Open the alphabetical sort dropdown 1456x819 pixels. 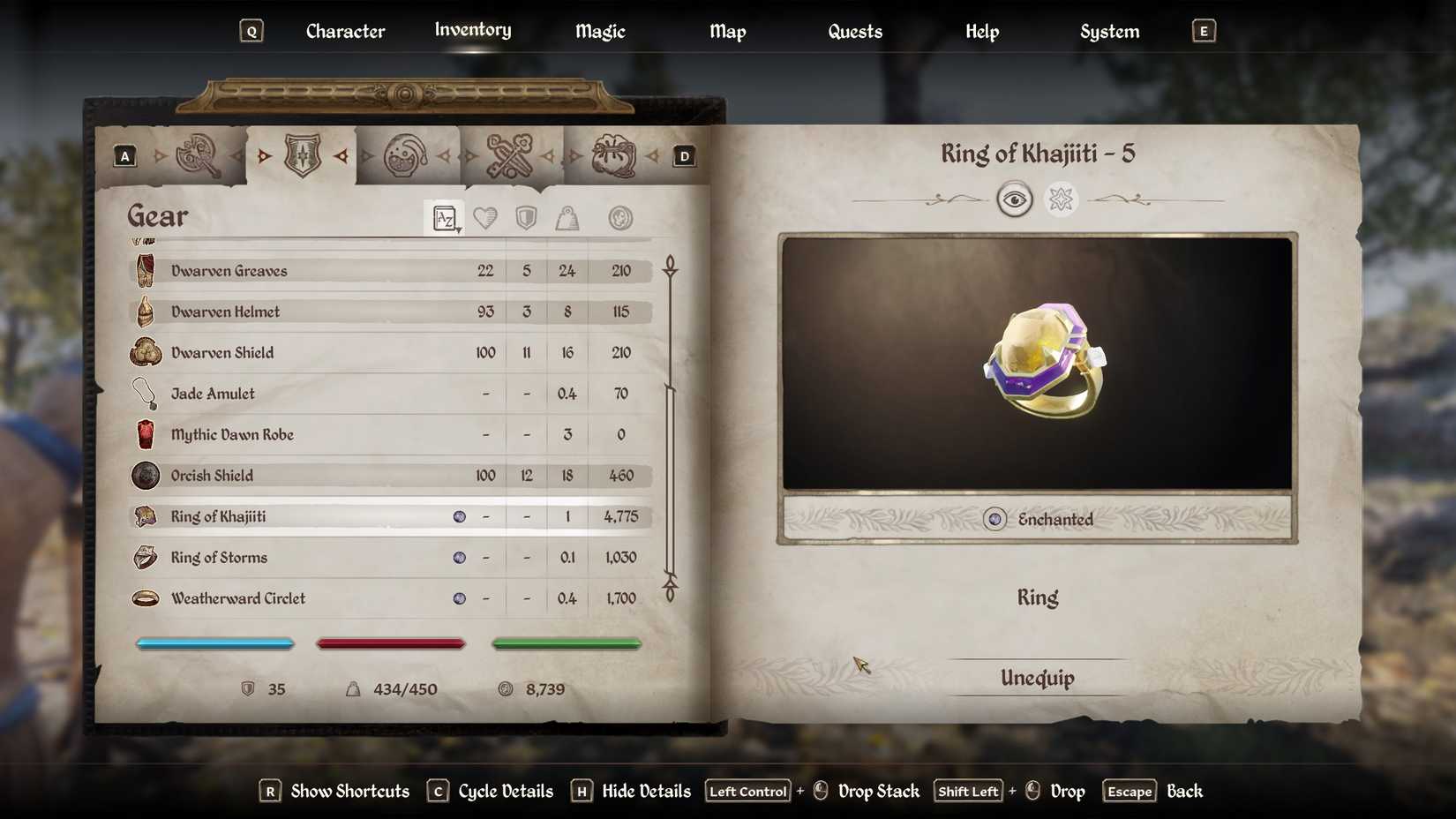(x=444, y=218)
